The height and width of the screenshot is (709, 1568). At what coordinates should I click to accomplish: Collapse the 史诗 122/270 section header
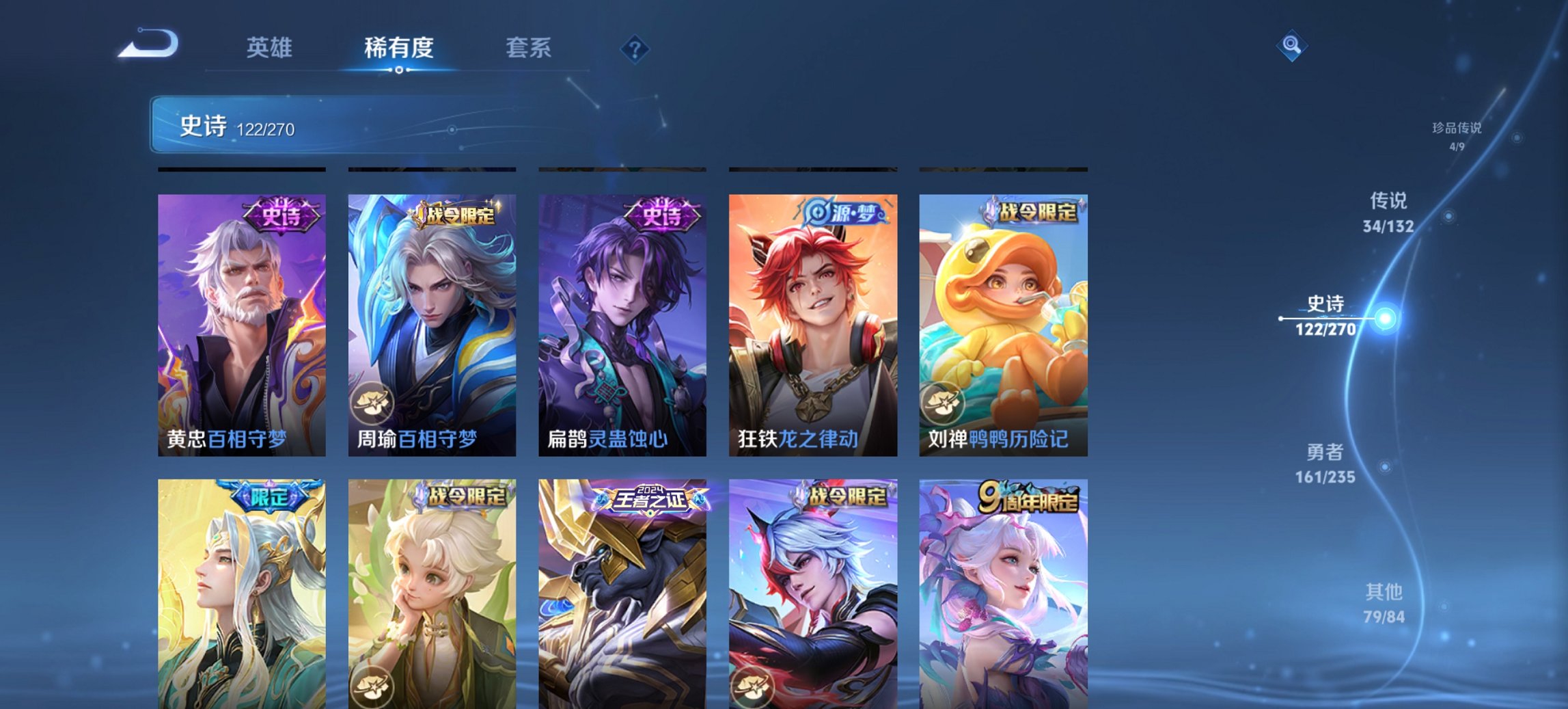239,126
